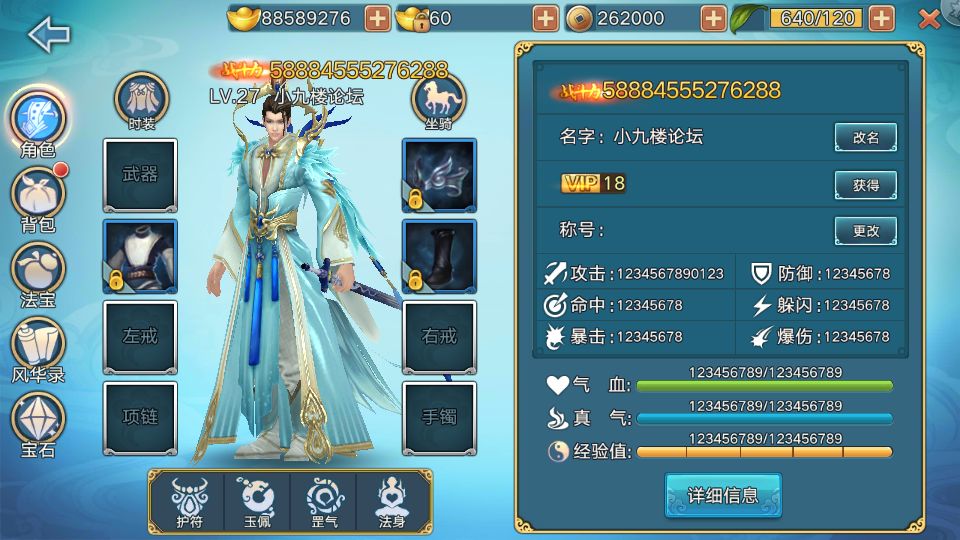Click the 改名 rename button
960x540 pixels.
click(x=866, y=138)
